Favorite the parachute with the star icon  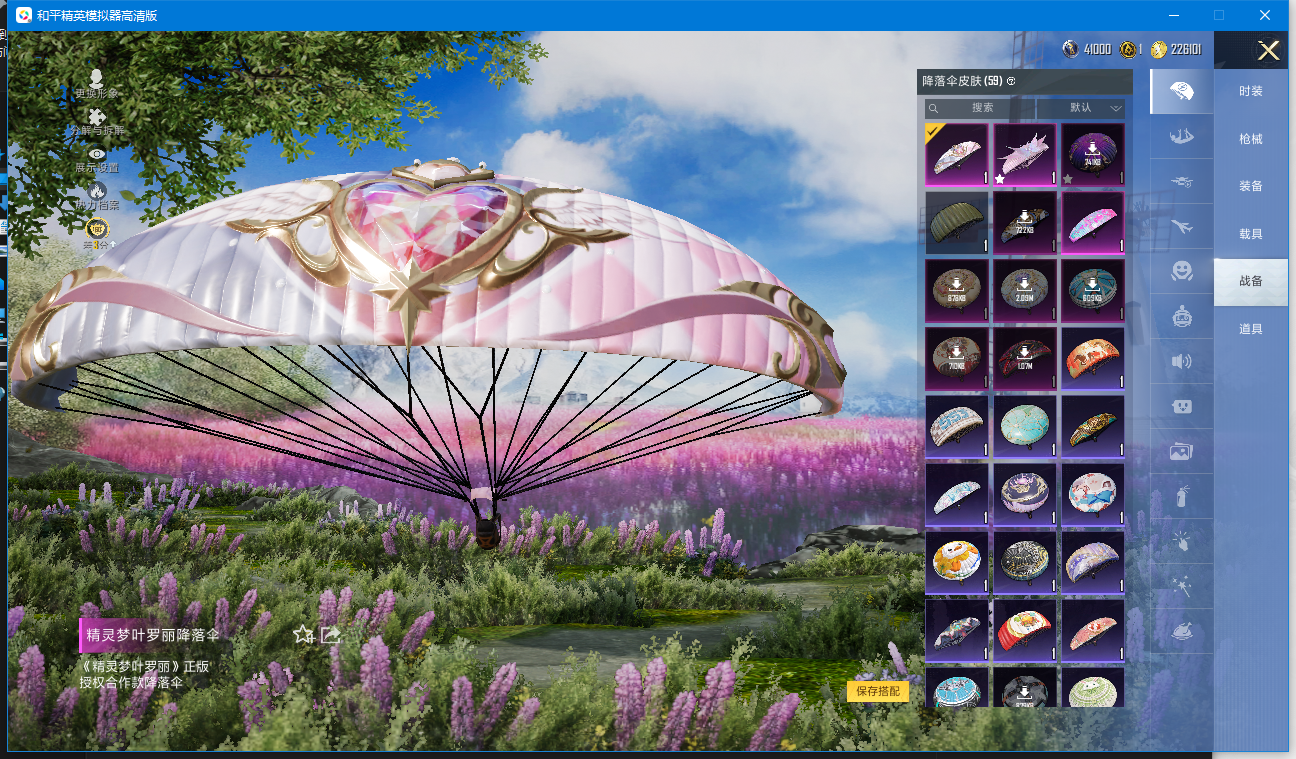coord(304,634)
